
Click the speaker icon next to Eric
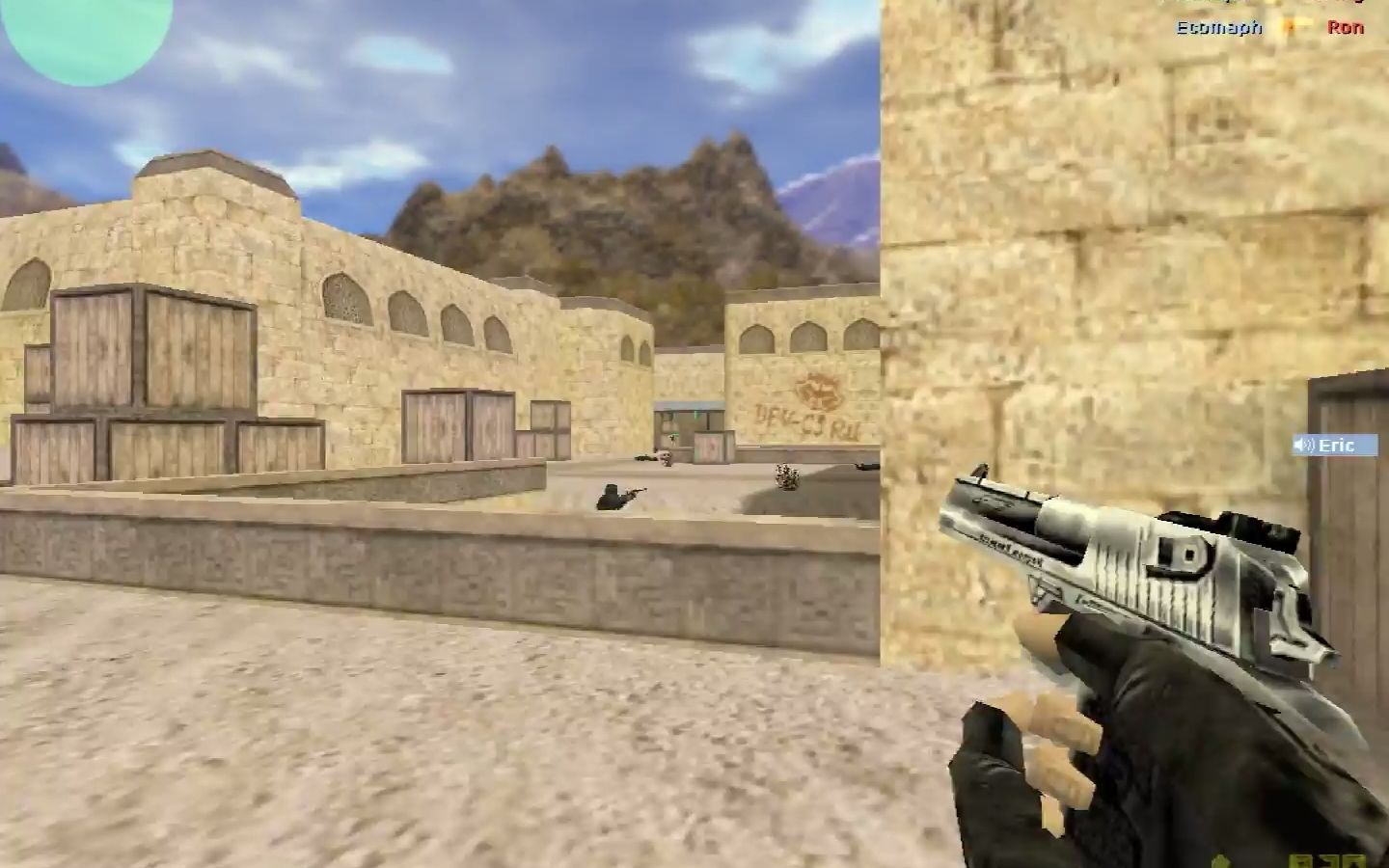(x=1304, y=446)
